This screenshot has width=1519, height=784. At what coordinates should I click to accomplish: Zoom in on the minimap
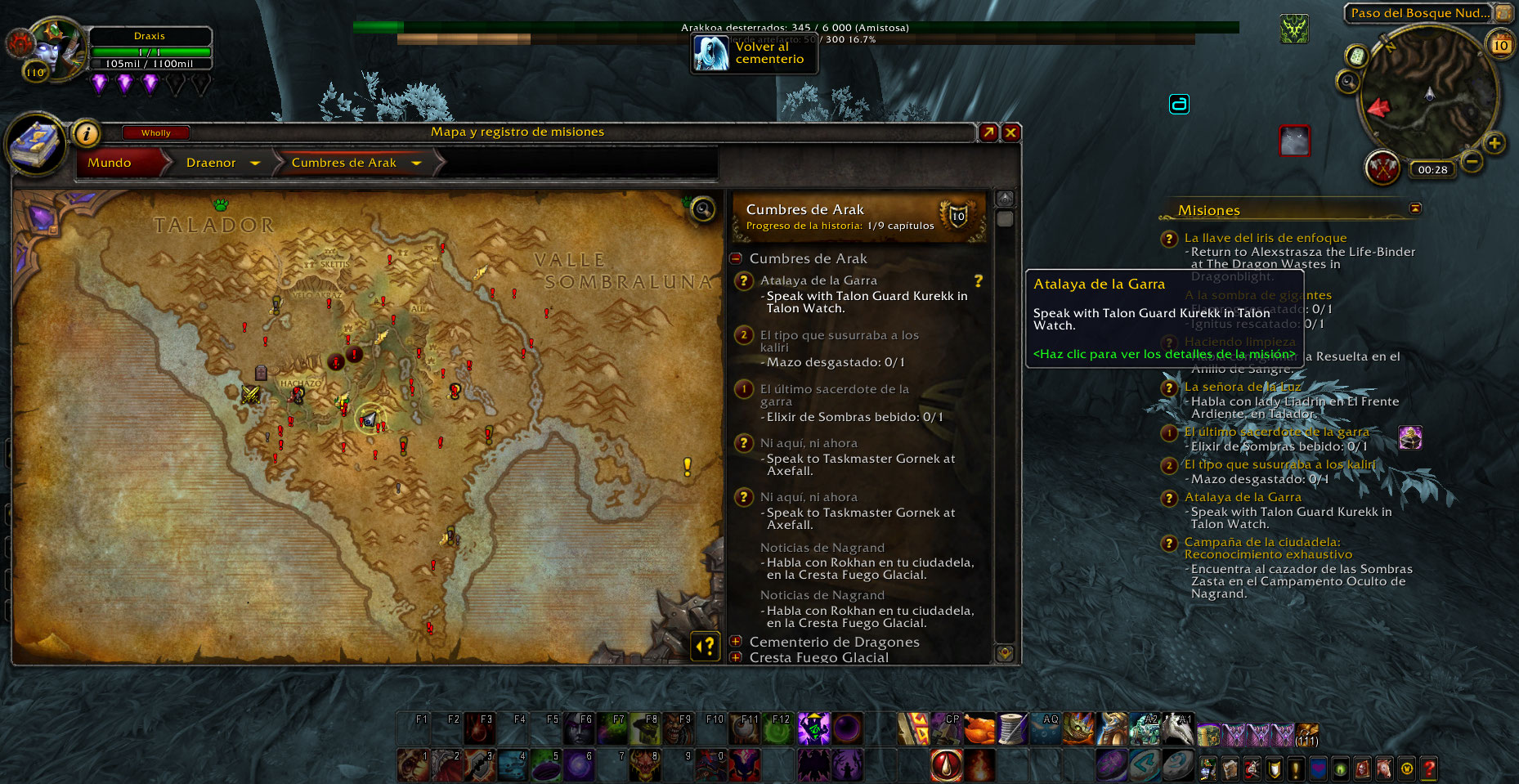pyautogui.click(x=1494, y=144)
